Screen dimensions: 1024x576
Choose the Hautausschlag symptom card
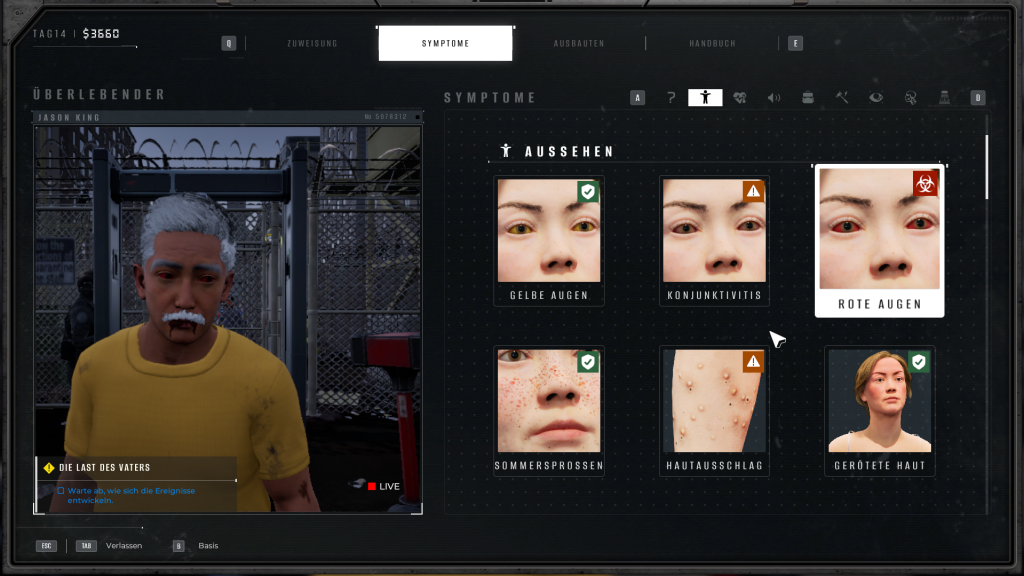[714, 410]
